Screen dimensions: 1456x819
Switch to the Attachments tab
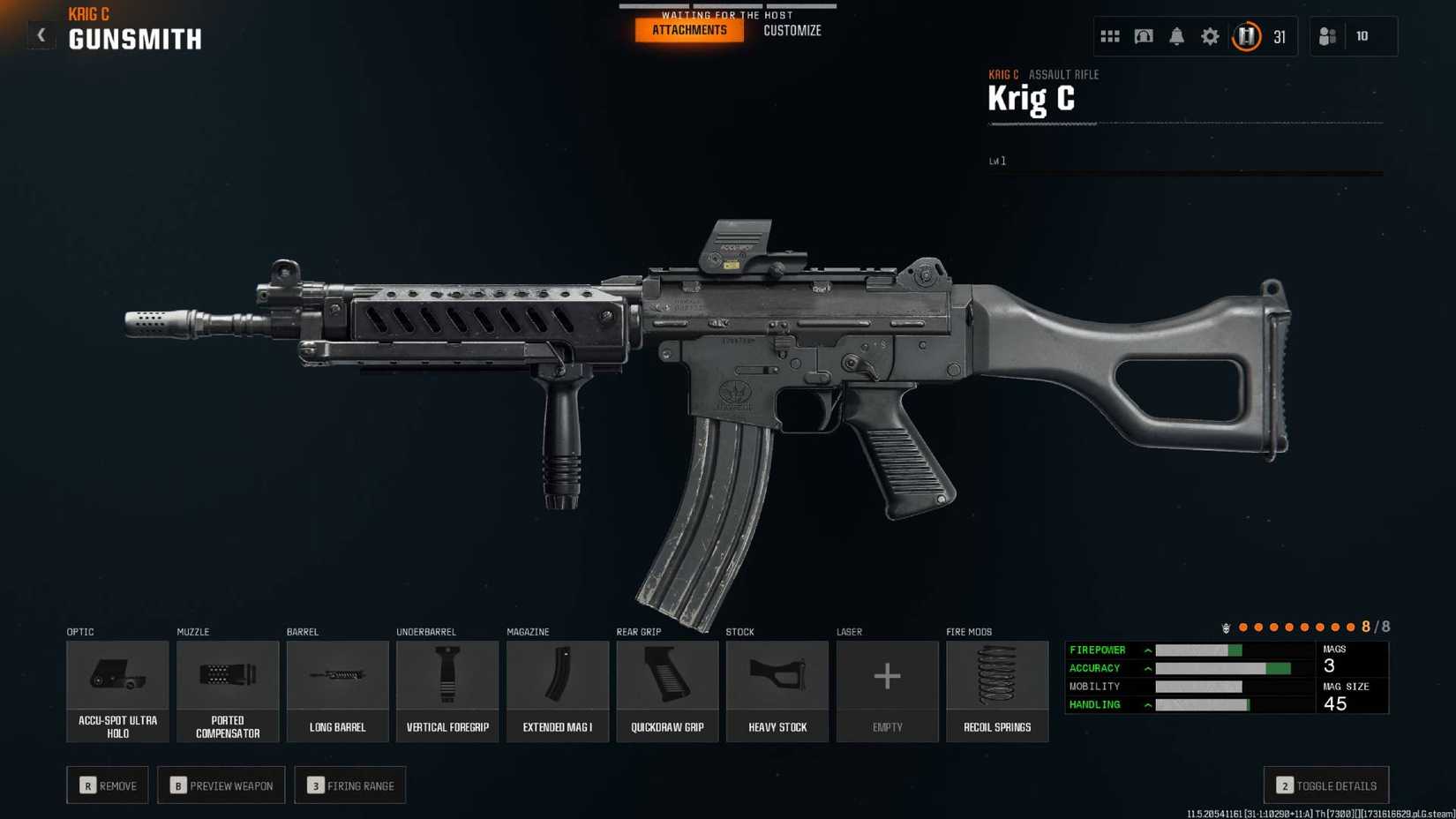pos(689,30)
